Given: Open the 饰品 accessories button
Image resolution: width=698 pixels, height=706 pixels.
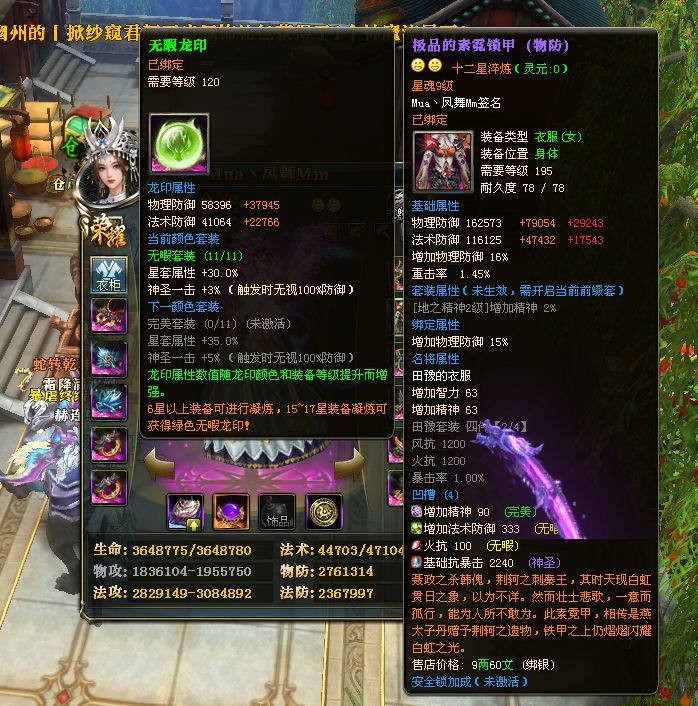Looking at the screenshot, I should coord(277,510).
